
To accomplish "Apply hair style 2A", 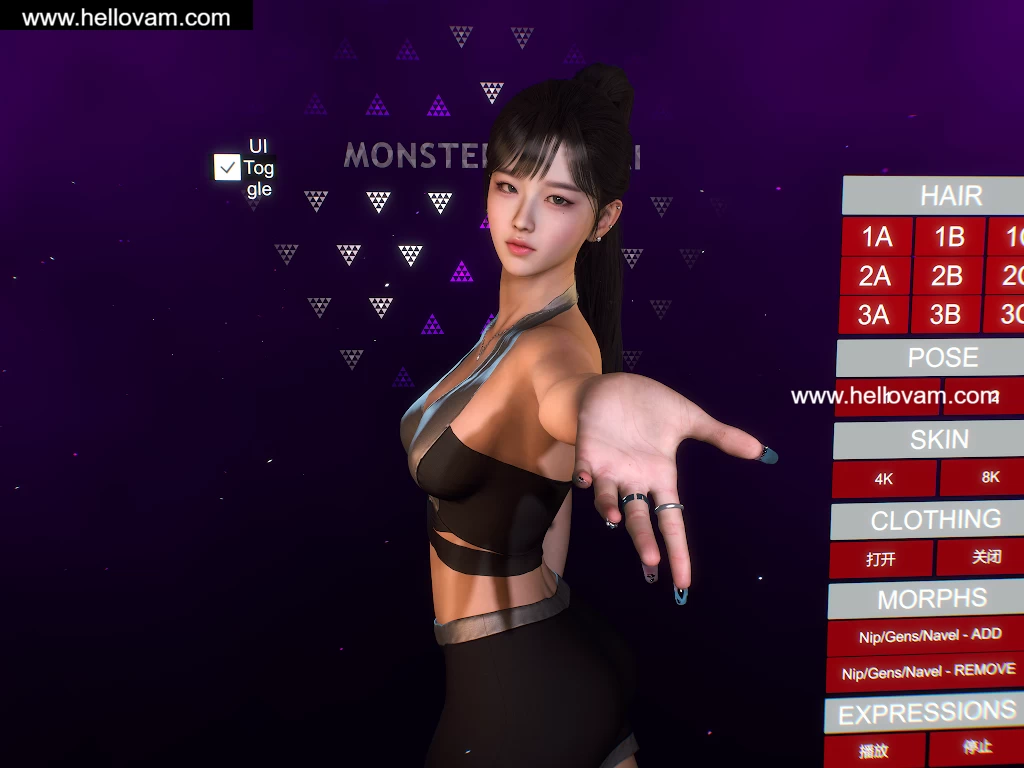I will pyautogui.click(x=874, y=275).
